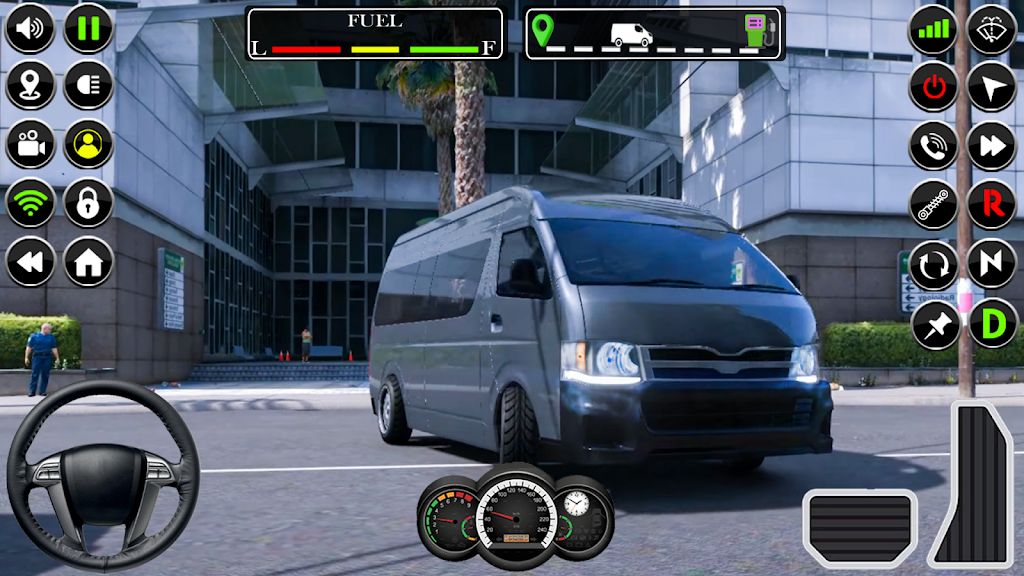
Task: Tap the green Wi-Fi signal button
Action: pyautogui.click(x=30, y=204)
